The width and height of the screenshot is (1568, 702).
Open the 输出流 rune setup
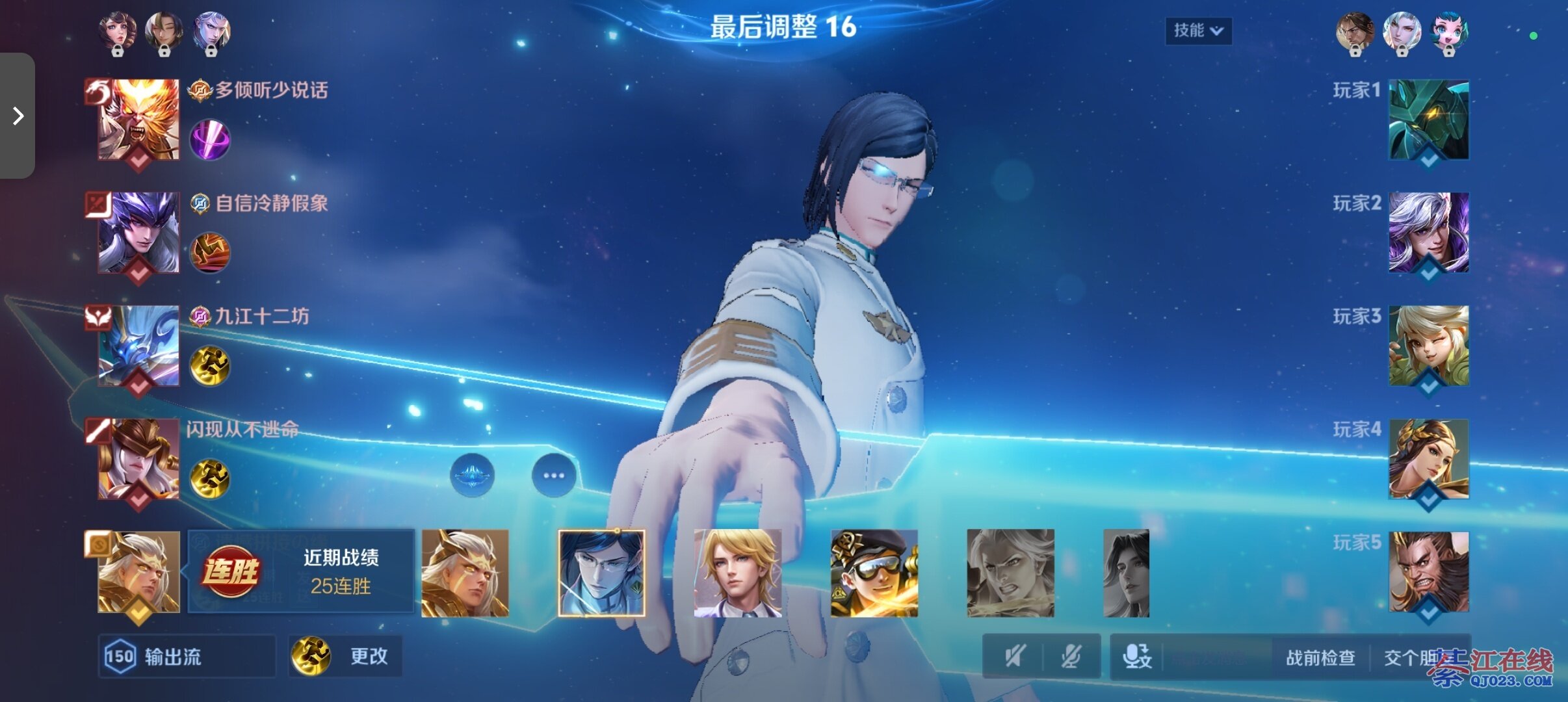tap(186, 656)
